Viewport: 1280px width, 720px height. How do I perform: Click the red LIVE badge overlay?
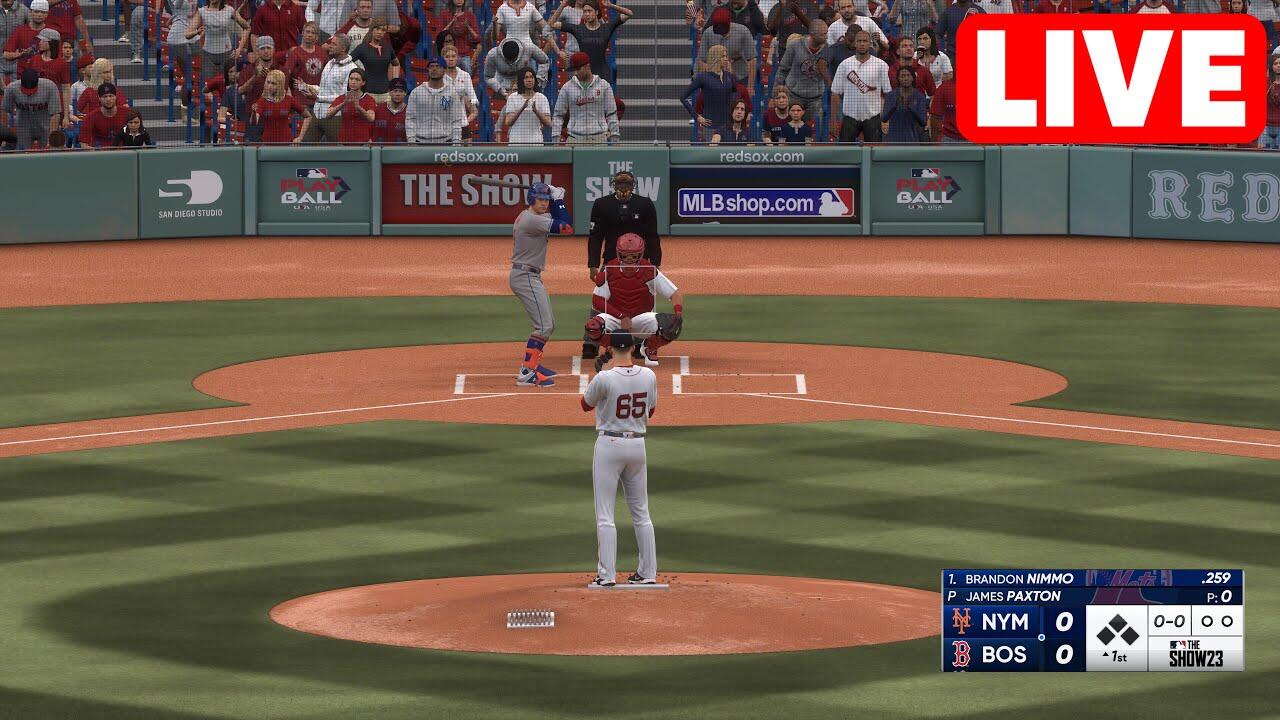click(1110, 78)
